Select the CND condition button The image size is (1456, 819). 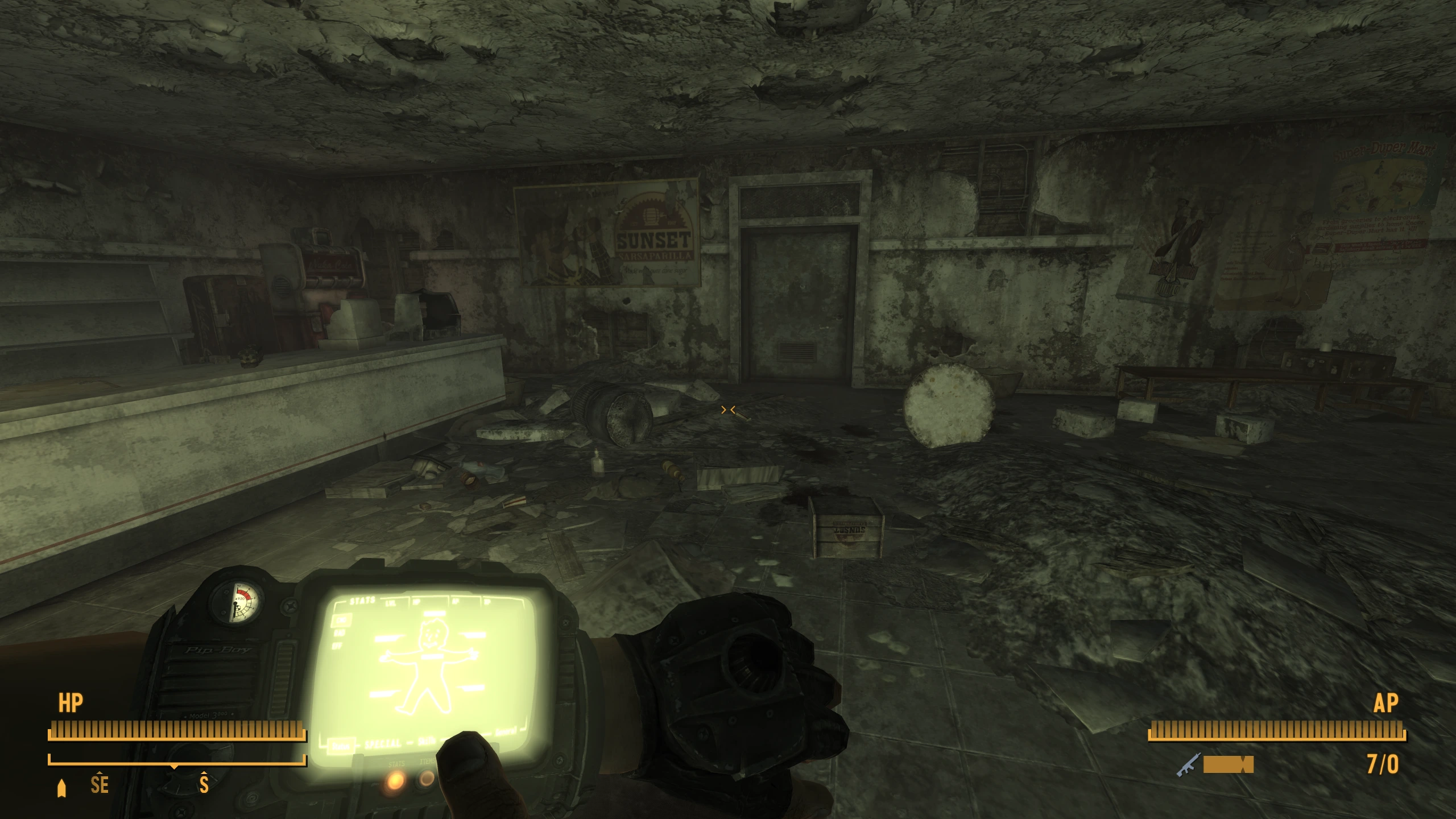[341, 621]
